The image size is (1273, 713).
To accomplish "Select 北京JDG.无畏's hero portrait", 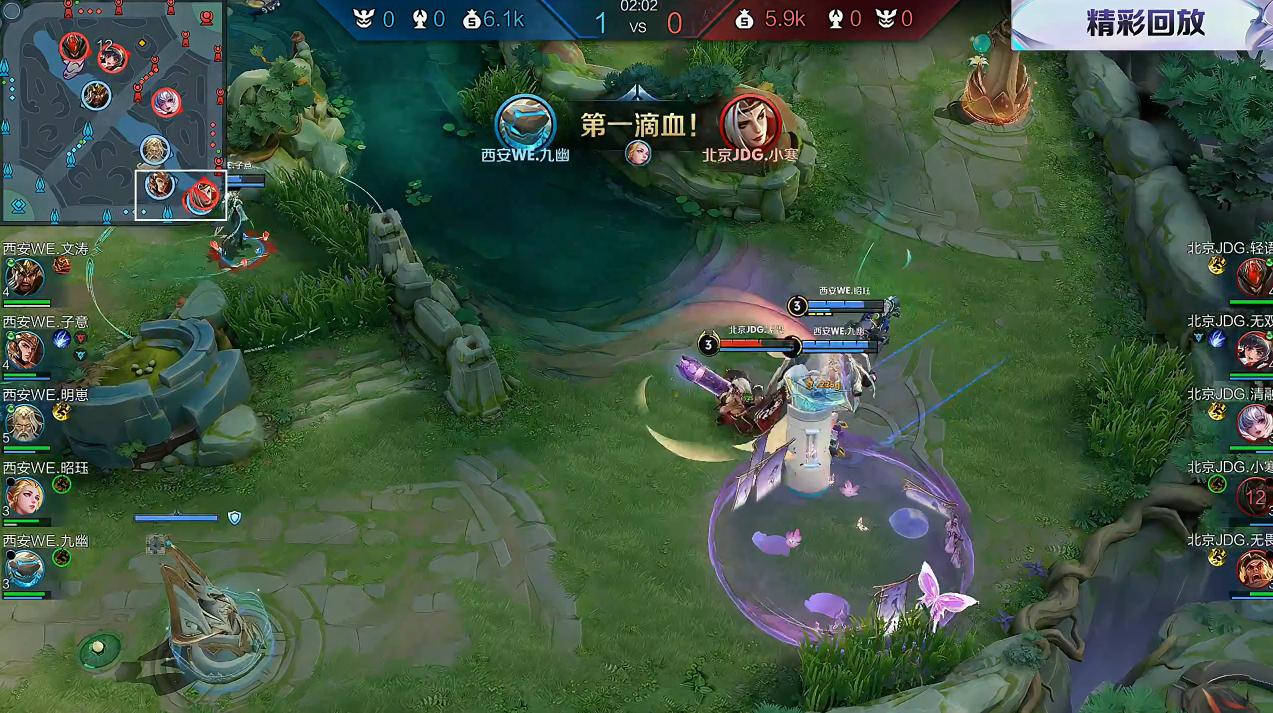I will click(x=1254, y=569).
